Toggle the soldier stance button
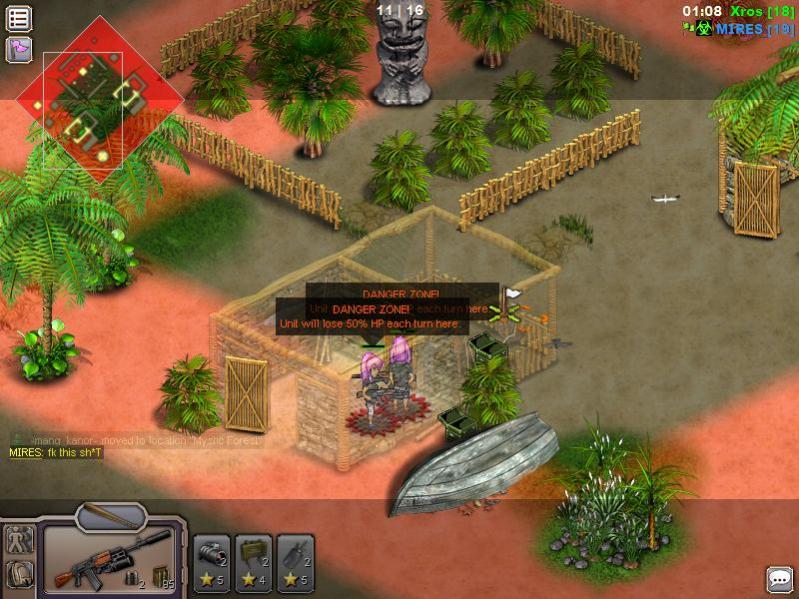Image resolution: width=799 pixels, height=599 pixels. point(20,540)
